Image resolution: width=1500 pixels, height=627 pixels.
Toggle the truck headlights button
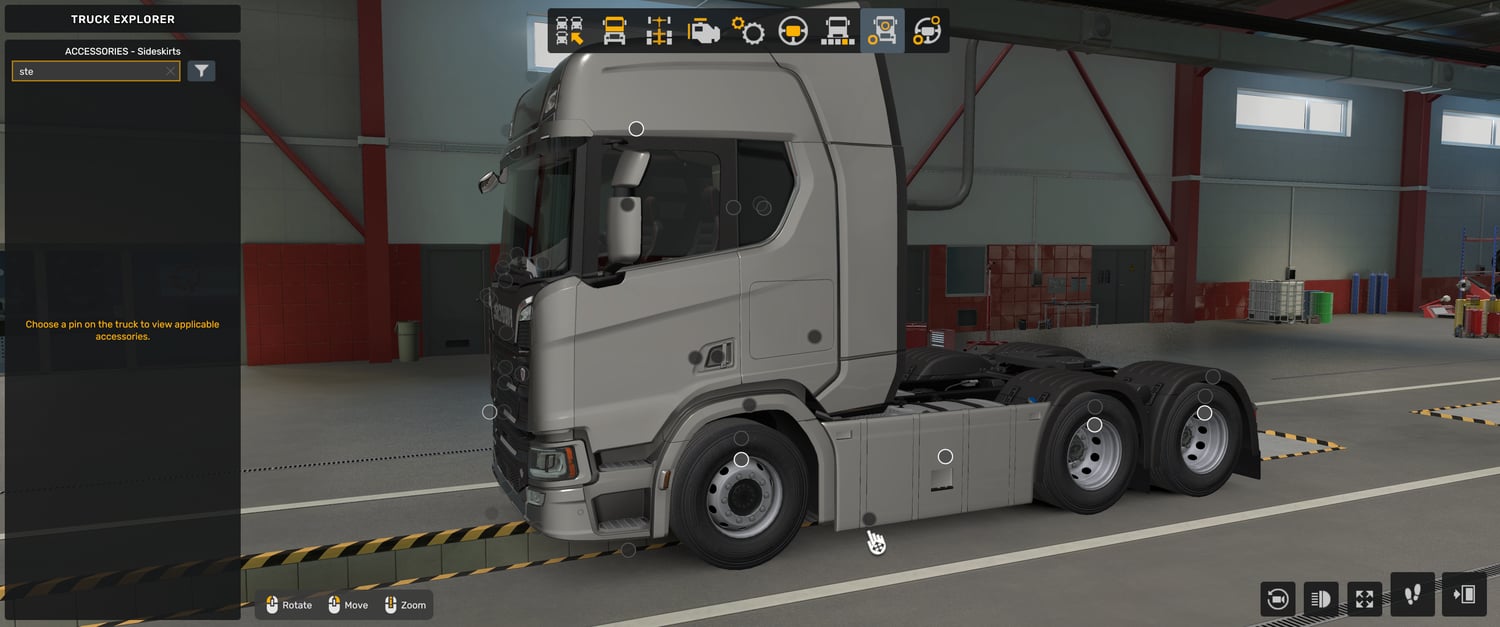1321,599
